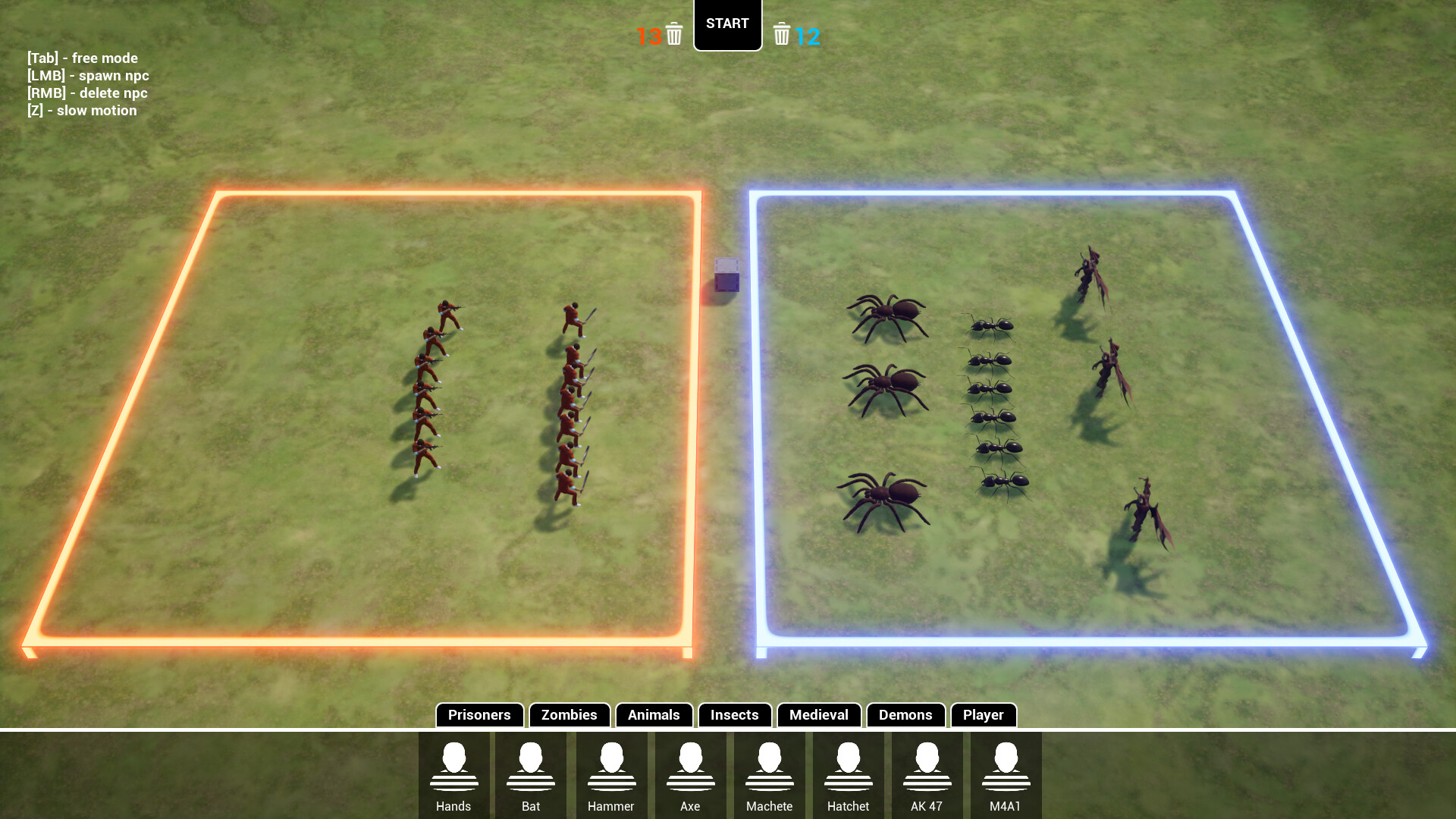Select the Prisoners tab
The image size is (1456, 819).
click(479, 715)
